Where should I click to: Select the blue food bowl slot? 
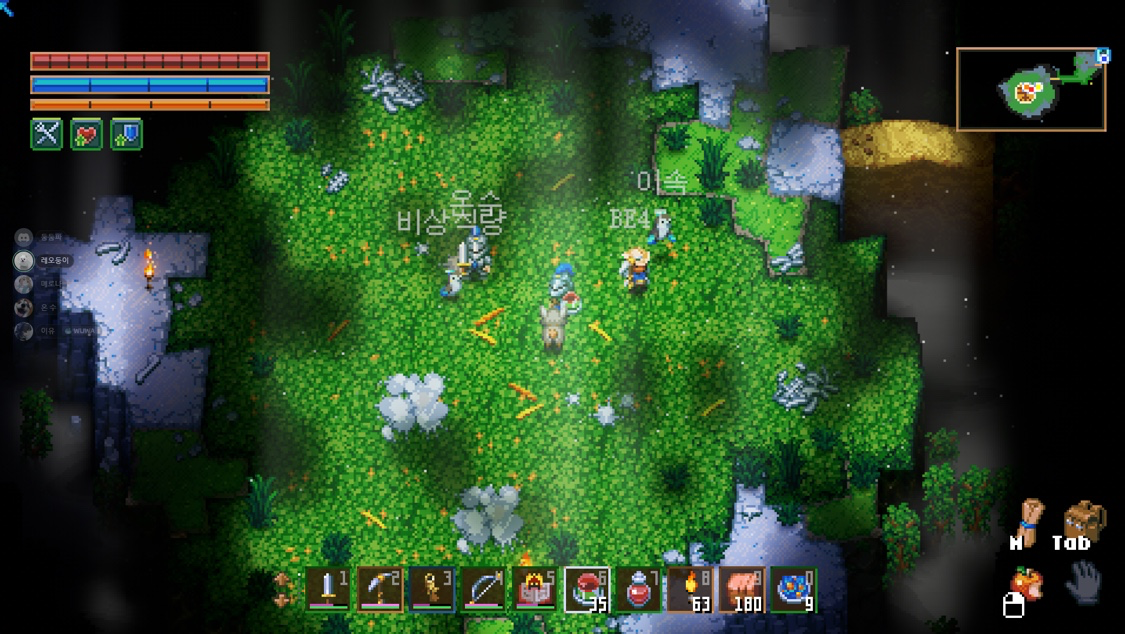tap(794, 589)
